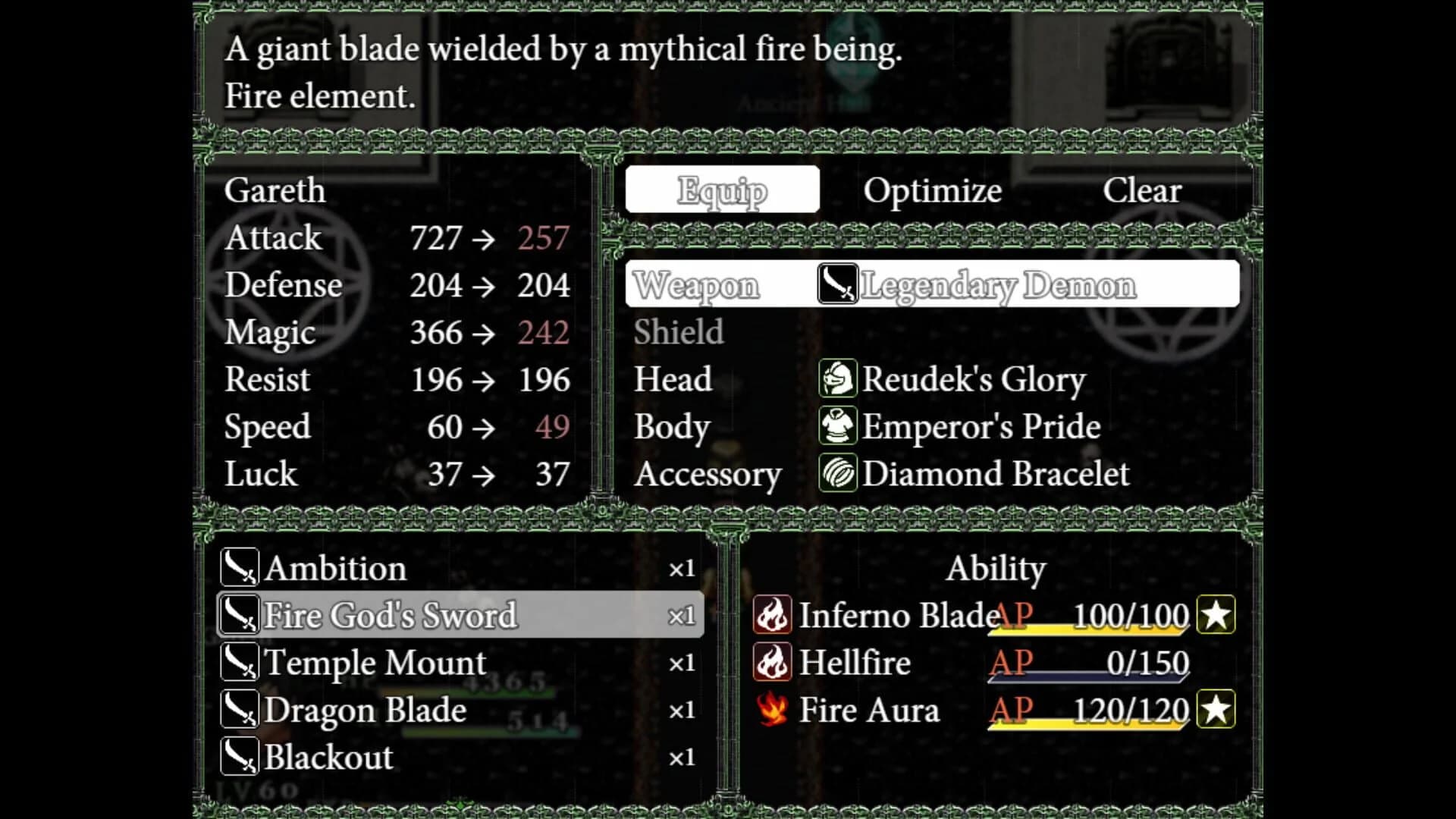This screenshot has height=819, width=1456.
Task: Toggle the star on Inferno Blade
Action: coord(1215,615)
